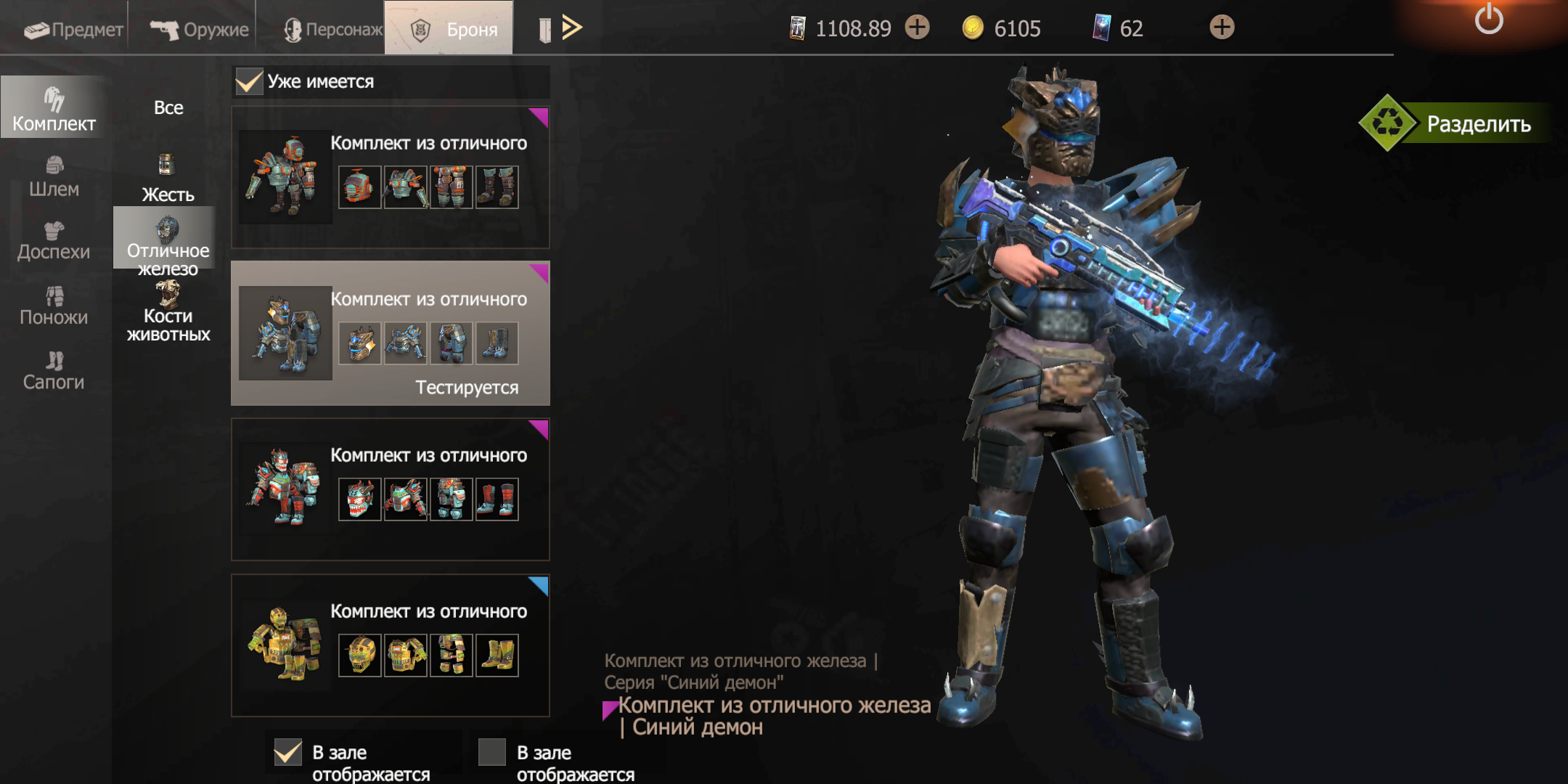Select the Персонаж tab
The image size is (1568, 784).
point(332,29)
